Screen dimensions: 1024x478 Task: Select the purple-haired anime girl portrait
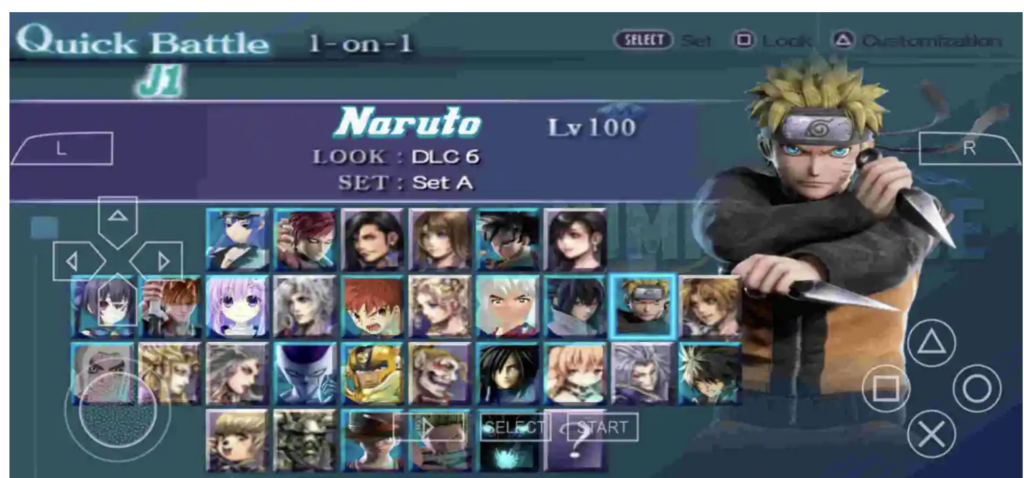237,305
